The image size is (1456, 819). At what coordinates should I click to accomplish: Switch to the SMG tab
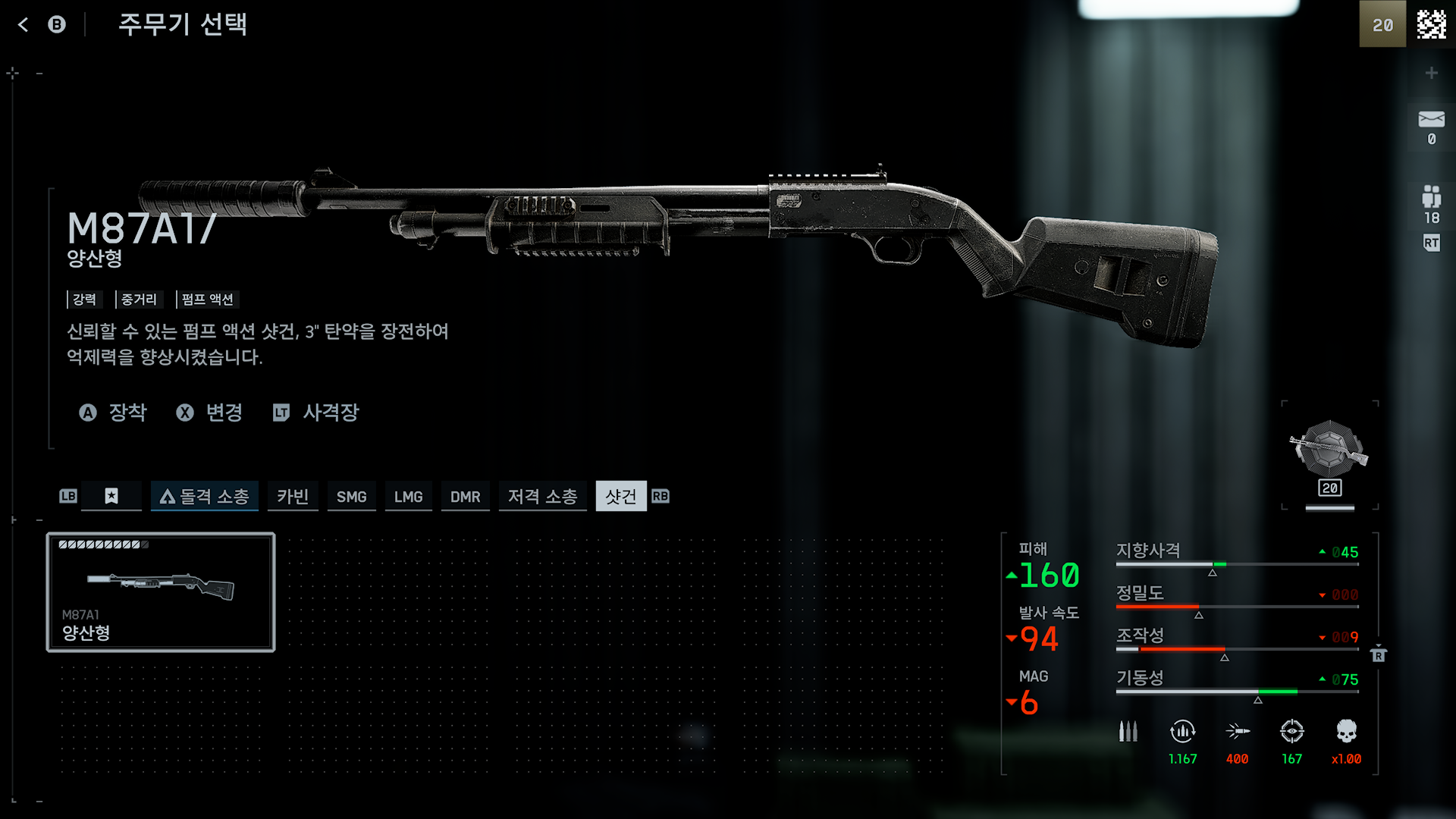pyautogui.click(x=351, y=496)
